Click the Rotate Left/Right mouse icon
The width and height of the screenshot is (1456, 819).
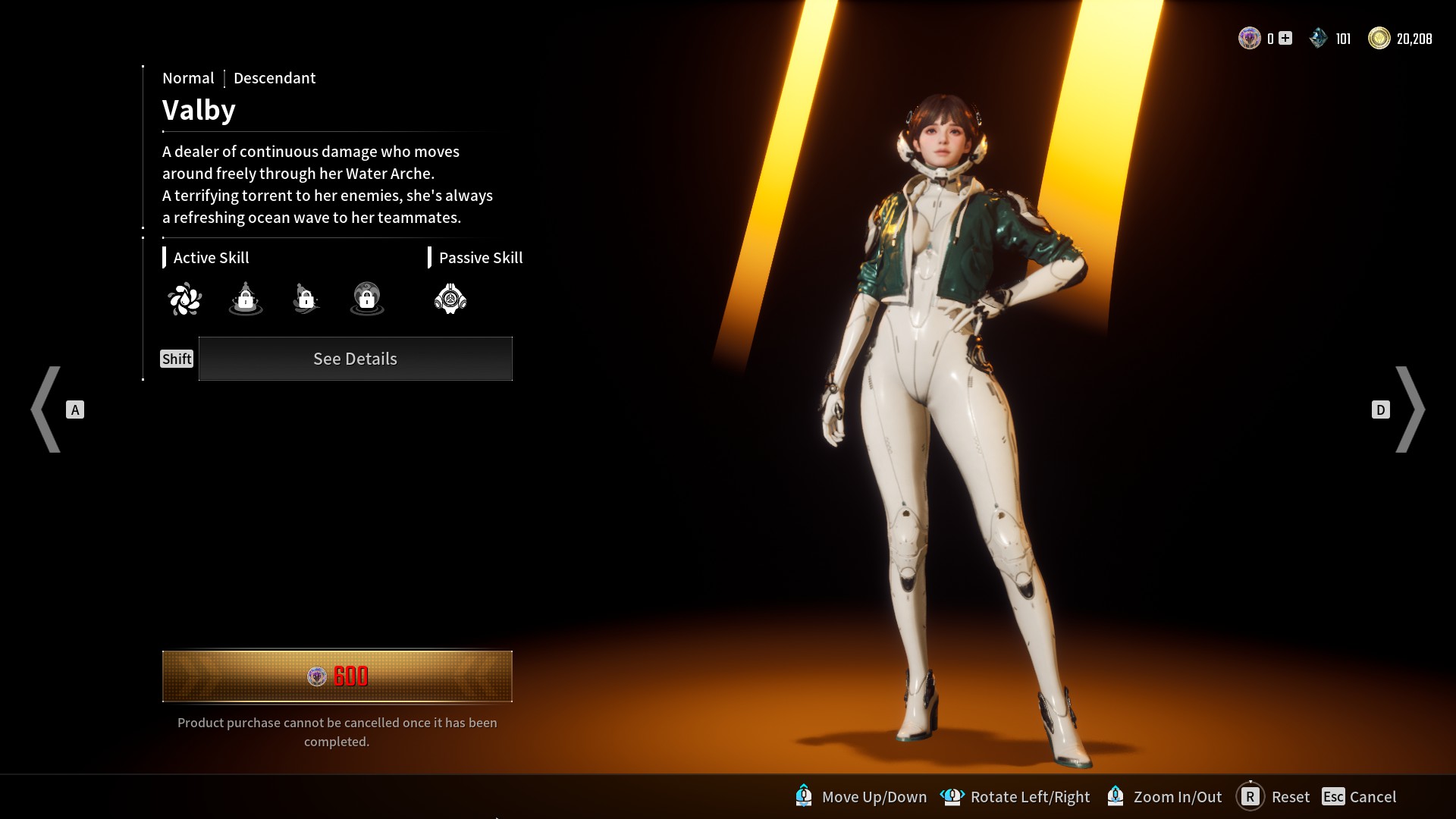pos(952,797)
